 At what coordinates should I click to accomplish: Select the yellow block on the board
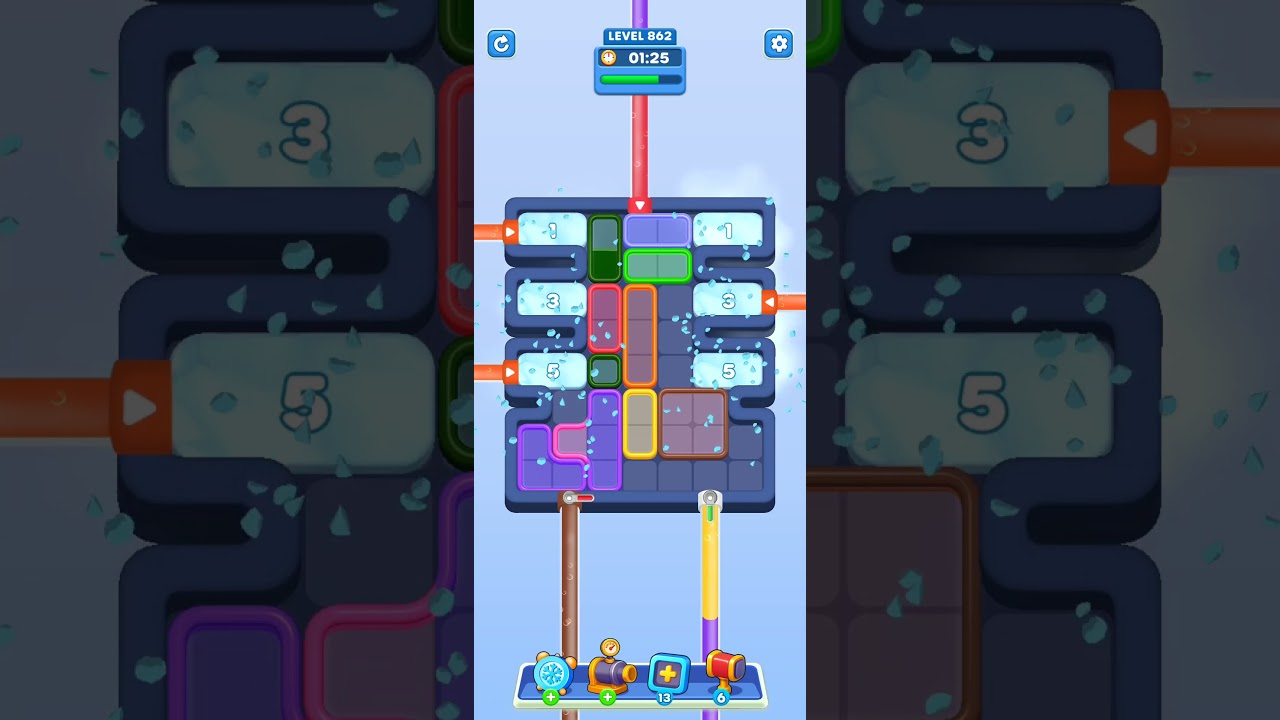[642, 425]
